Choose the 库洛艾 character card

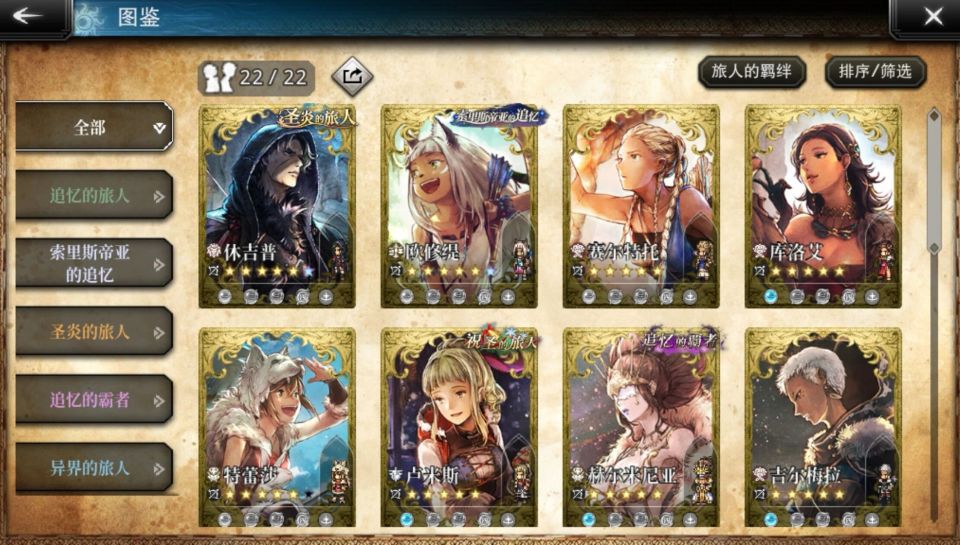(823, 205)
